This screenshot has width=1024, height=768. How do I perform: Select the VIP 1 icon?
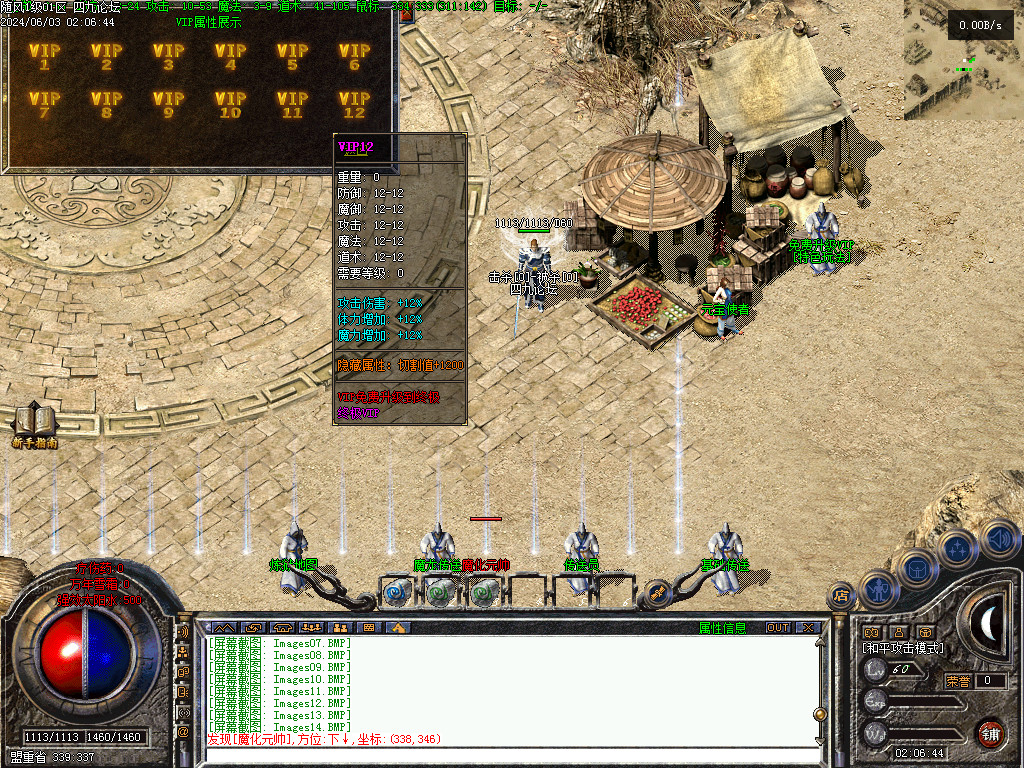pos(44,57)
